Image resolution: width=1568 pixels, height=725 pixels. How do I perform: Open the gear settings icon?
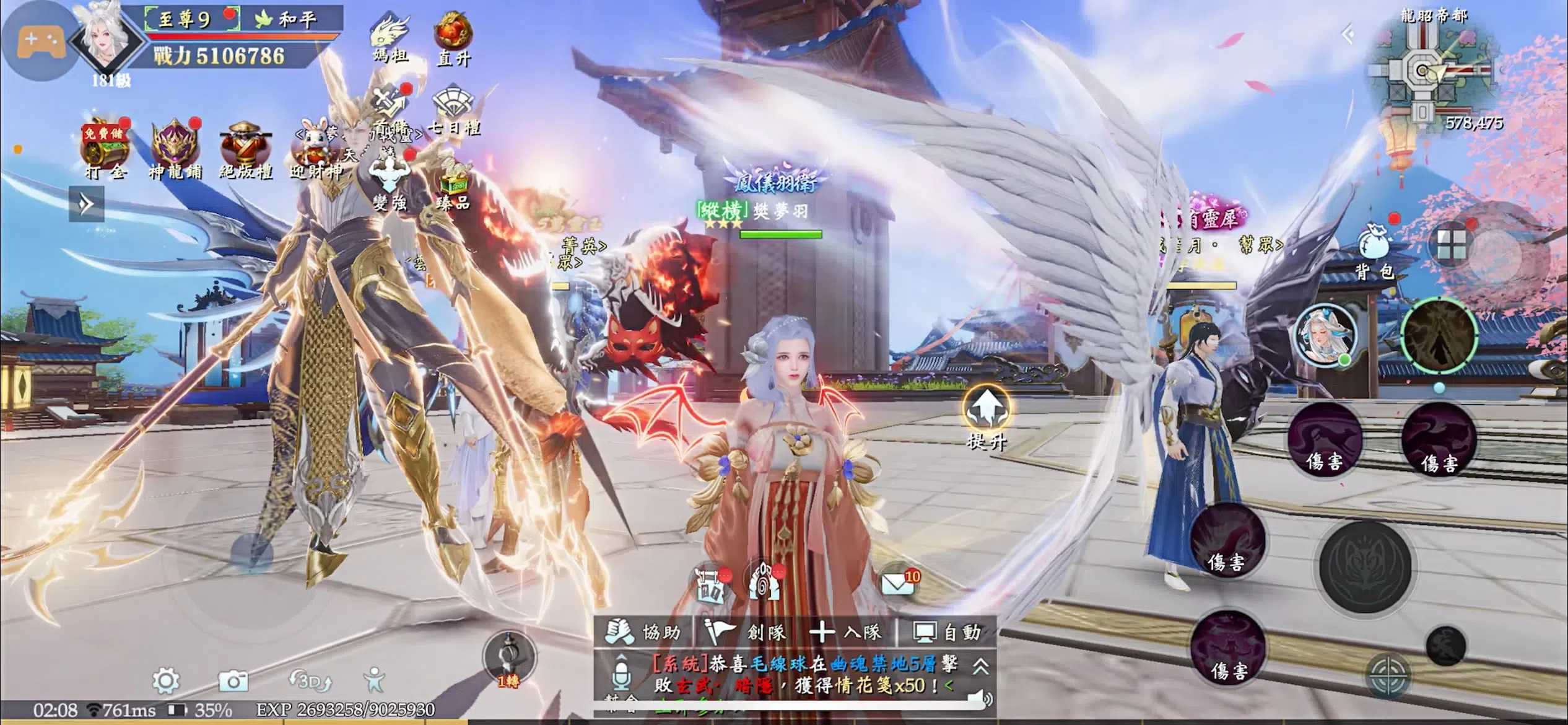tap(166, 681)
